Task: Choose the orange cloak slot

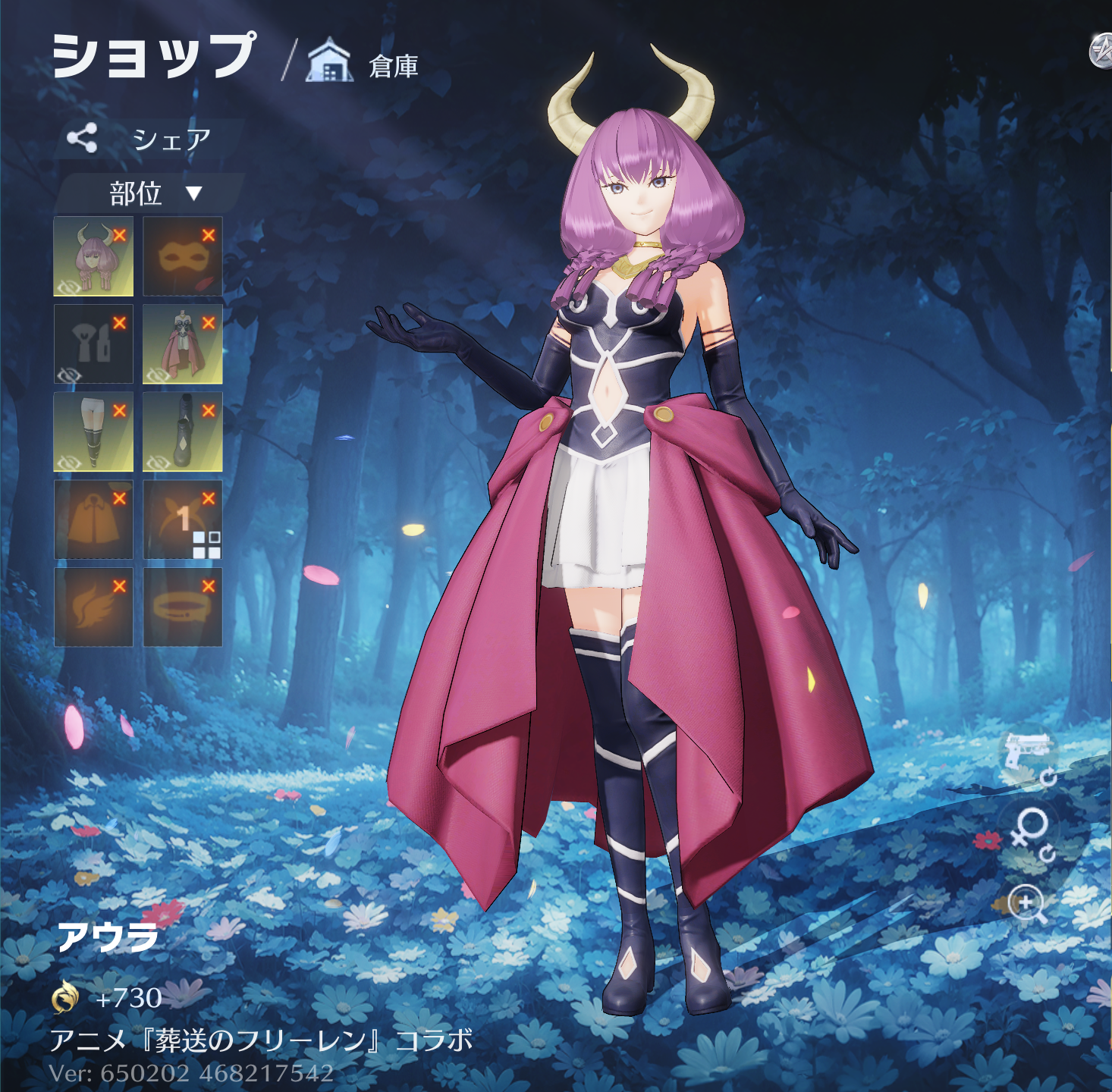Action: [x=93, y=519]
